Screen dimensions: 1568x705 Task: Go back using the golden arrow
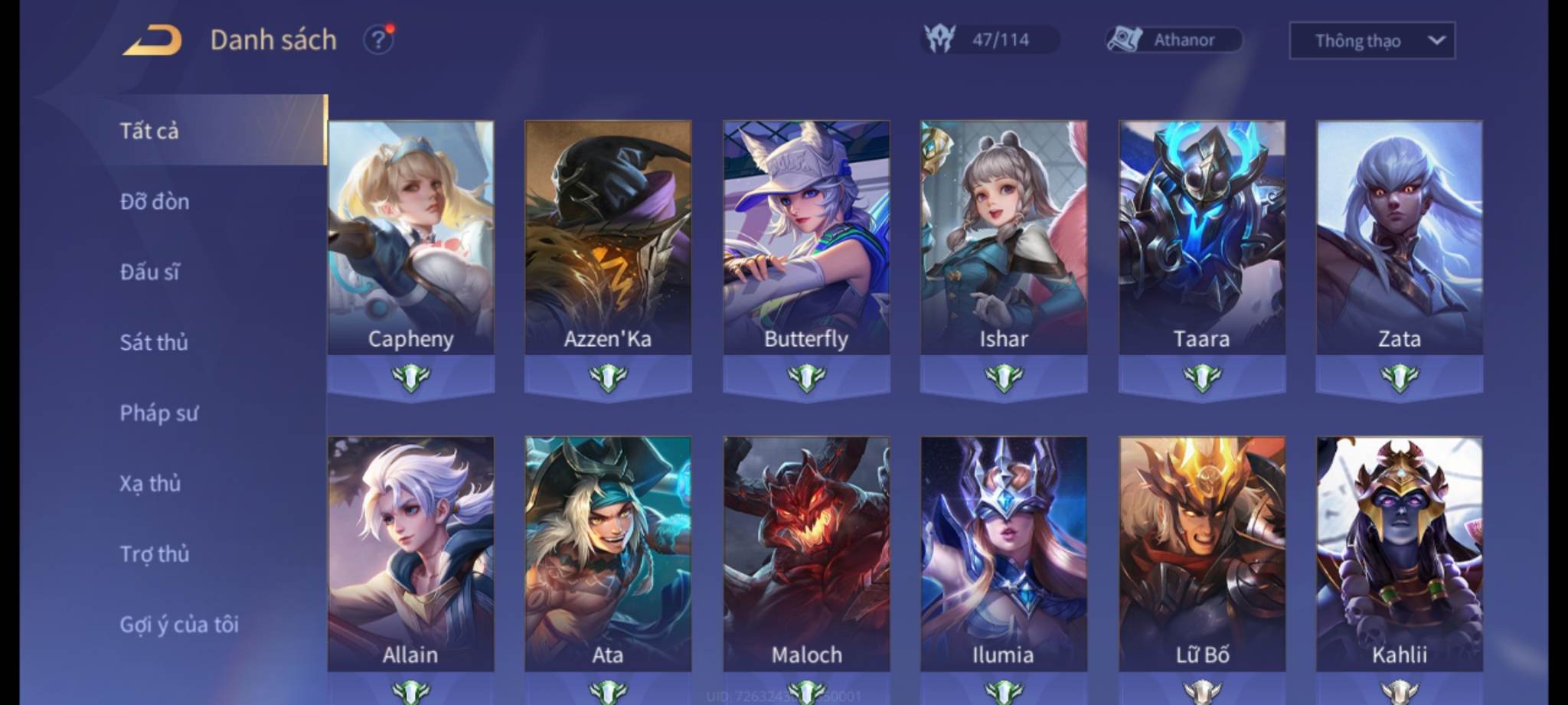152,40
